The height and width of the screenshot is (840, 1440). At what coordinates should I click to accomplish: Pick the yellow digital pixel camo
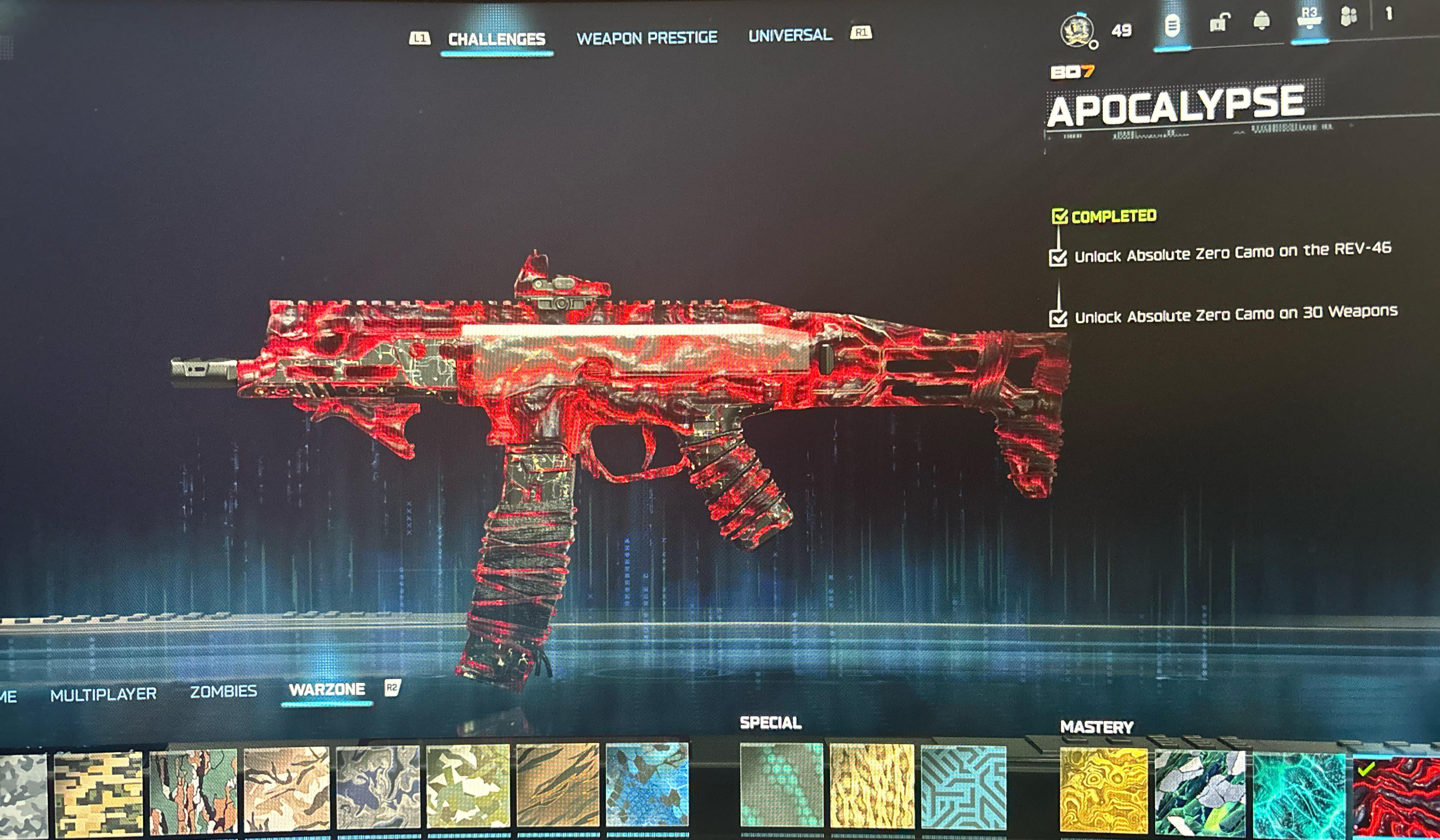pos(98,793)
